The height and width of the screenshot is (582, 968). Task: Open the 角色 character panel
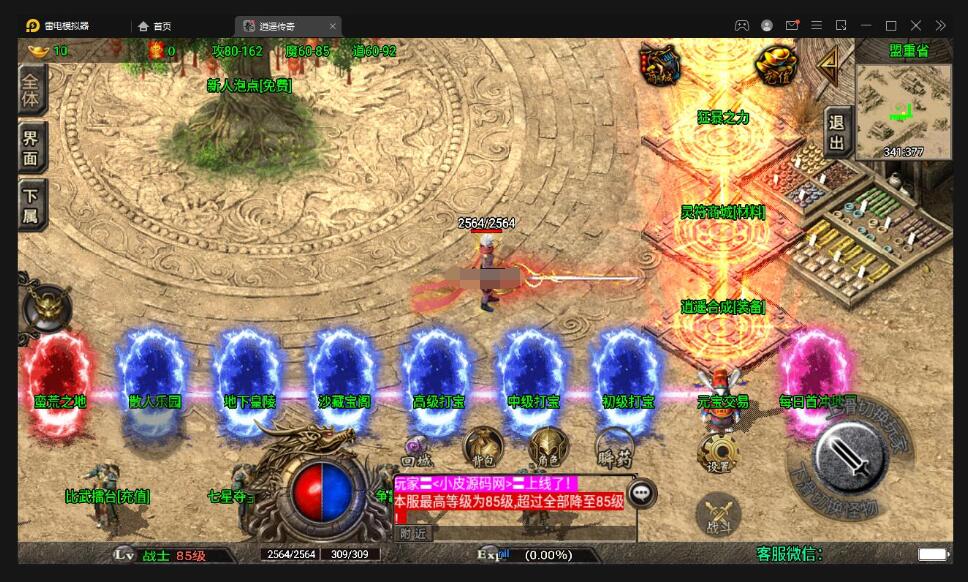pyautogui.click(x=547, y=446)
